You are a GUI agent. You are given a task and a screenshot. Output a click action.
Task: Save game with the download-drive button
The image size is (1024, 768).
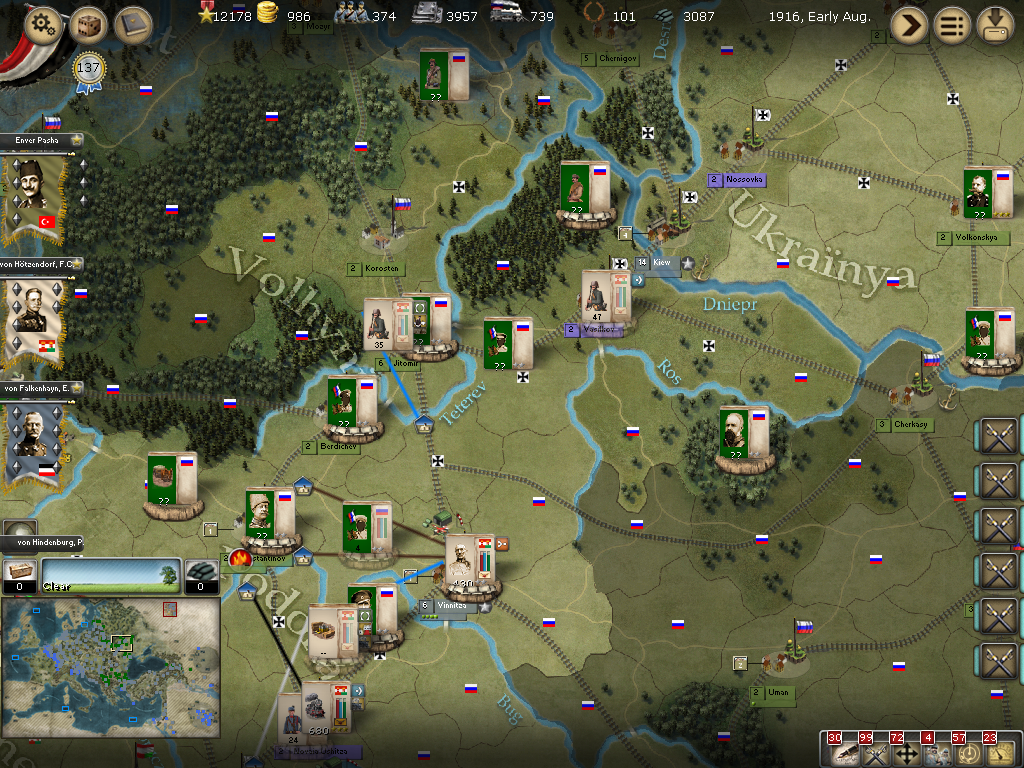click(x=995, y=25)
